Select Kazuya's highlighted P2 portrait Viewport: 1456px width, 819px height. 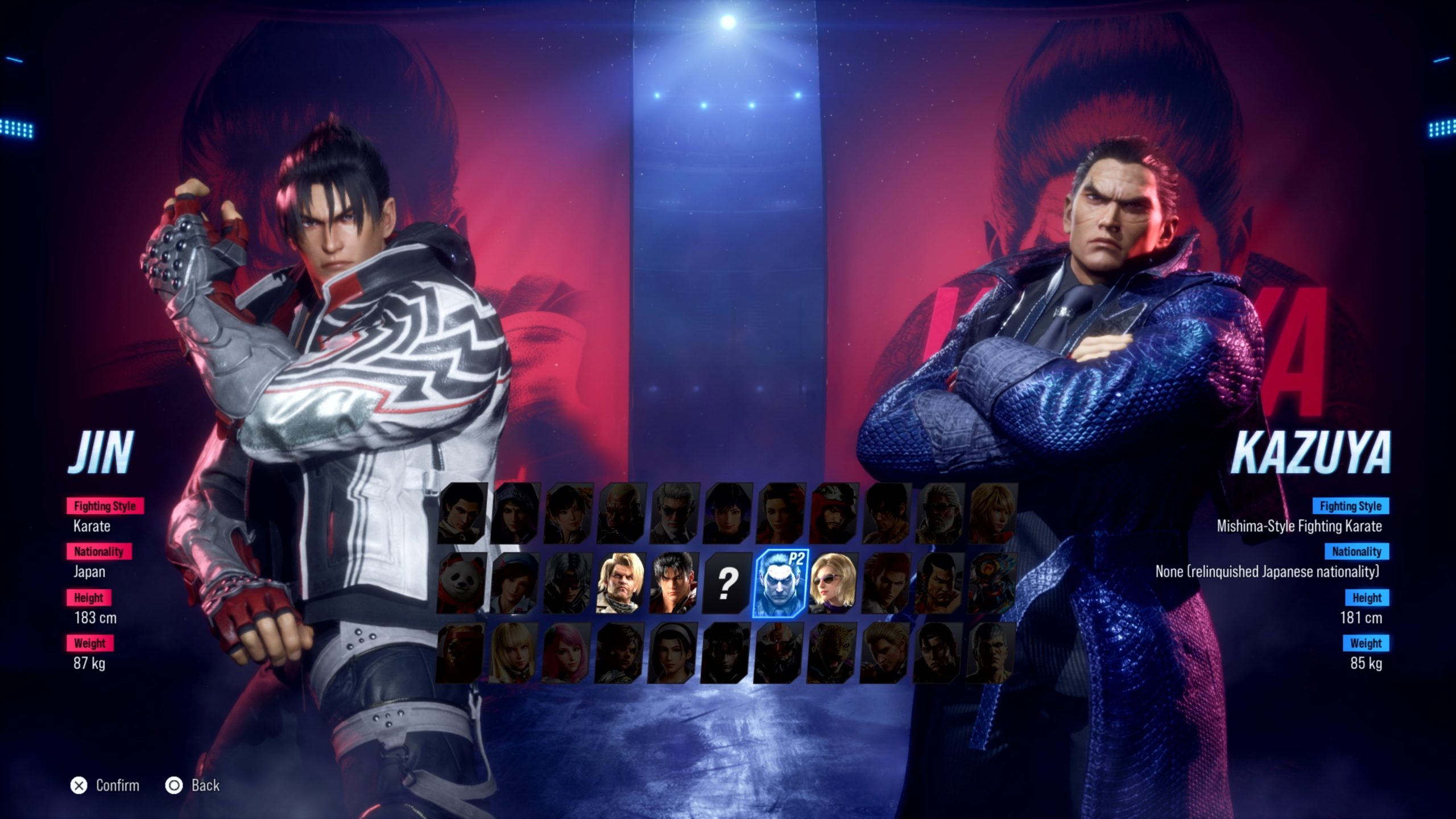(x=780, y=584)
